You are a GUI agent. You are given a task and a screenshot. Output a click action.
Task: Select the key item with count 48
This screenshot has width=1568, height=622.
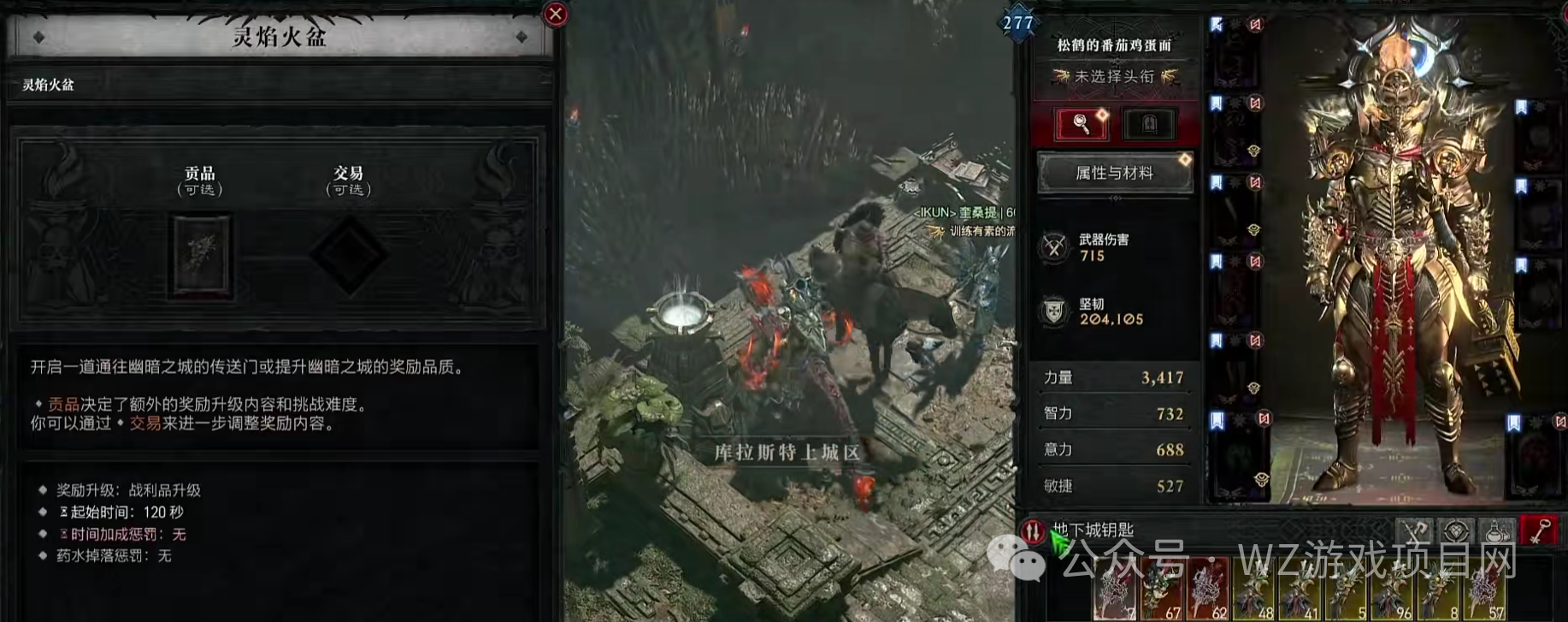[1254, 589]
